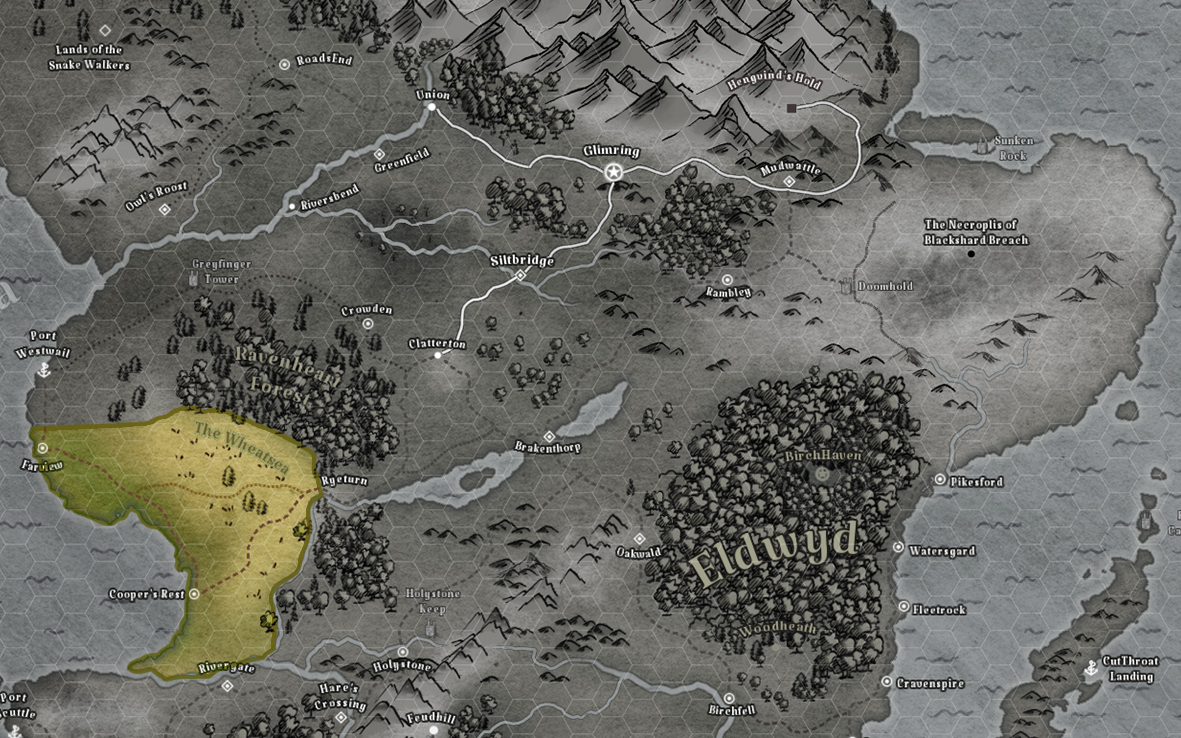Select Henguind's Hold square marker
1181x738 pixels.
(791, 108)
